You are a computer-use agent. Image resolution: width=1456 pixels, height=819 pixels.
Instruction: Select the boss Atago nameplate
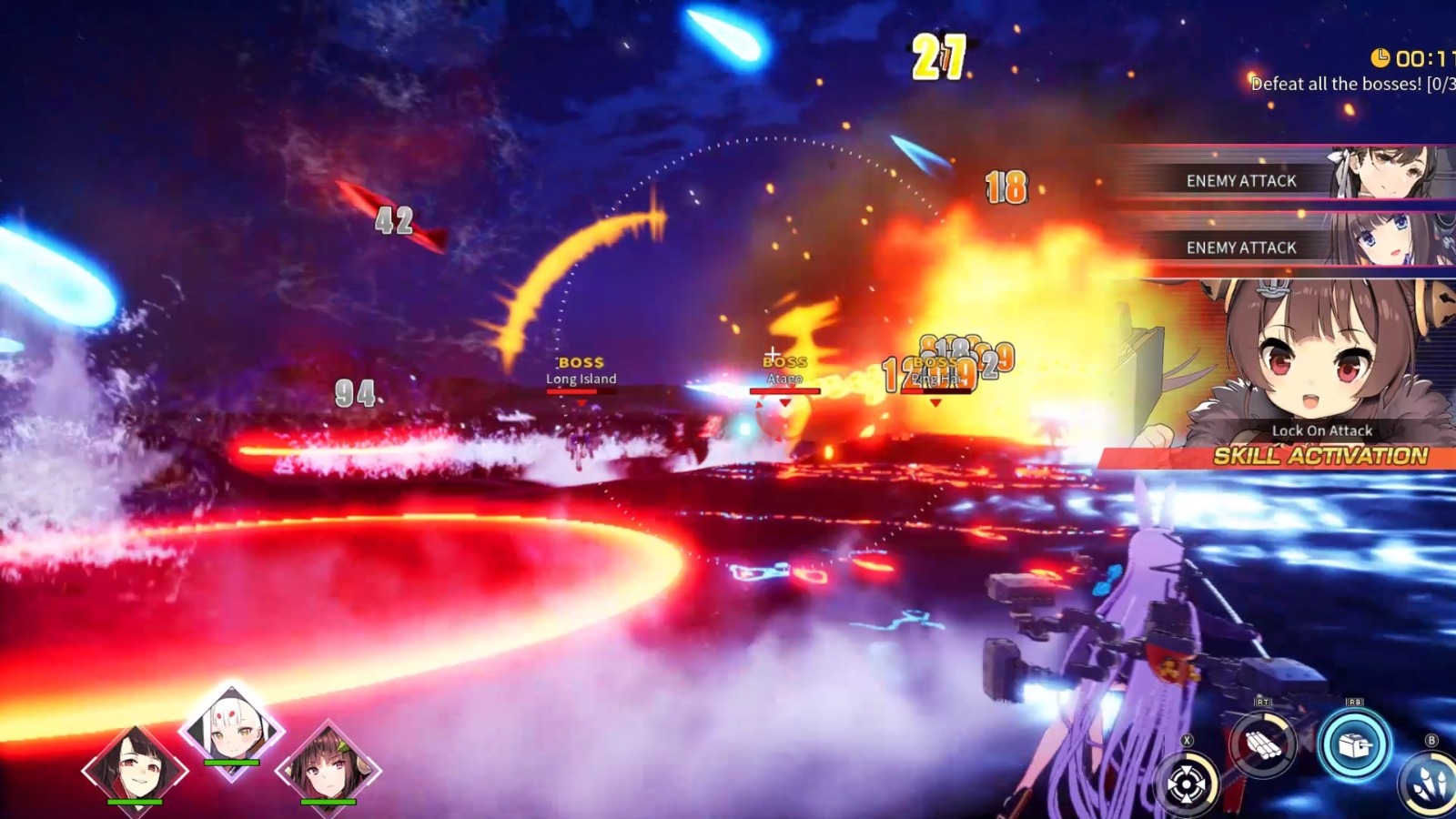pos(786,373)
